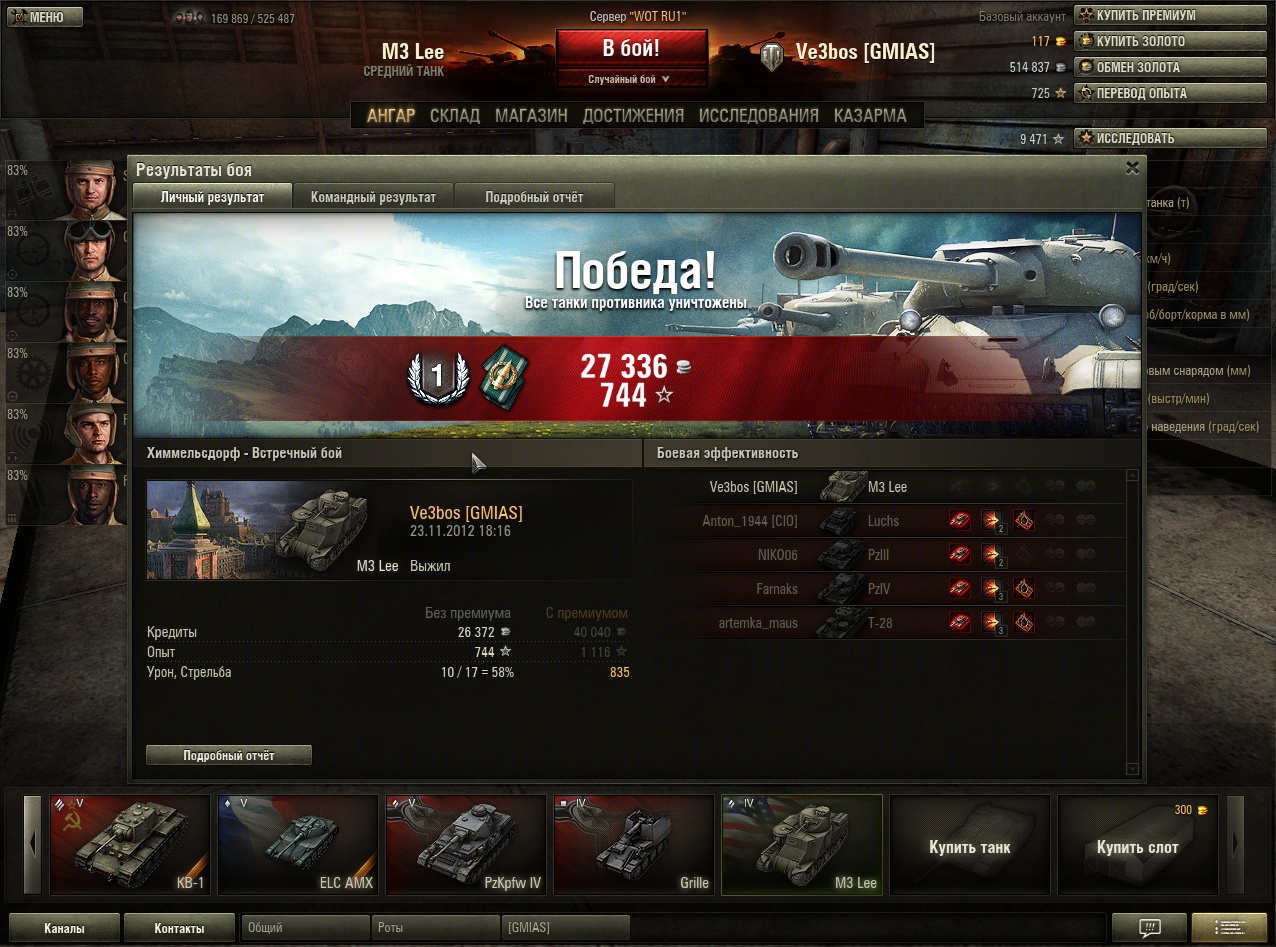Choose the ELC AMX tank slot

pyautogui.click(x=298, y=843)
